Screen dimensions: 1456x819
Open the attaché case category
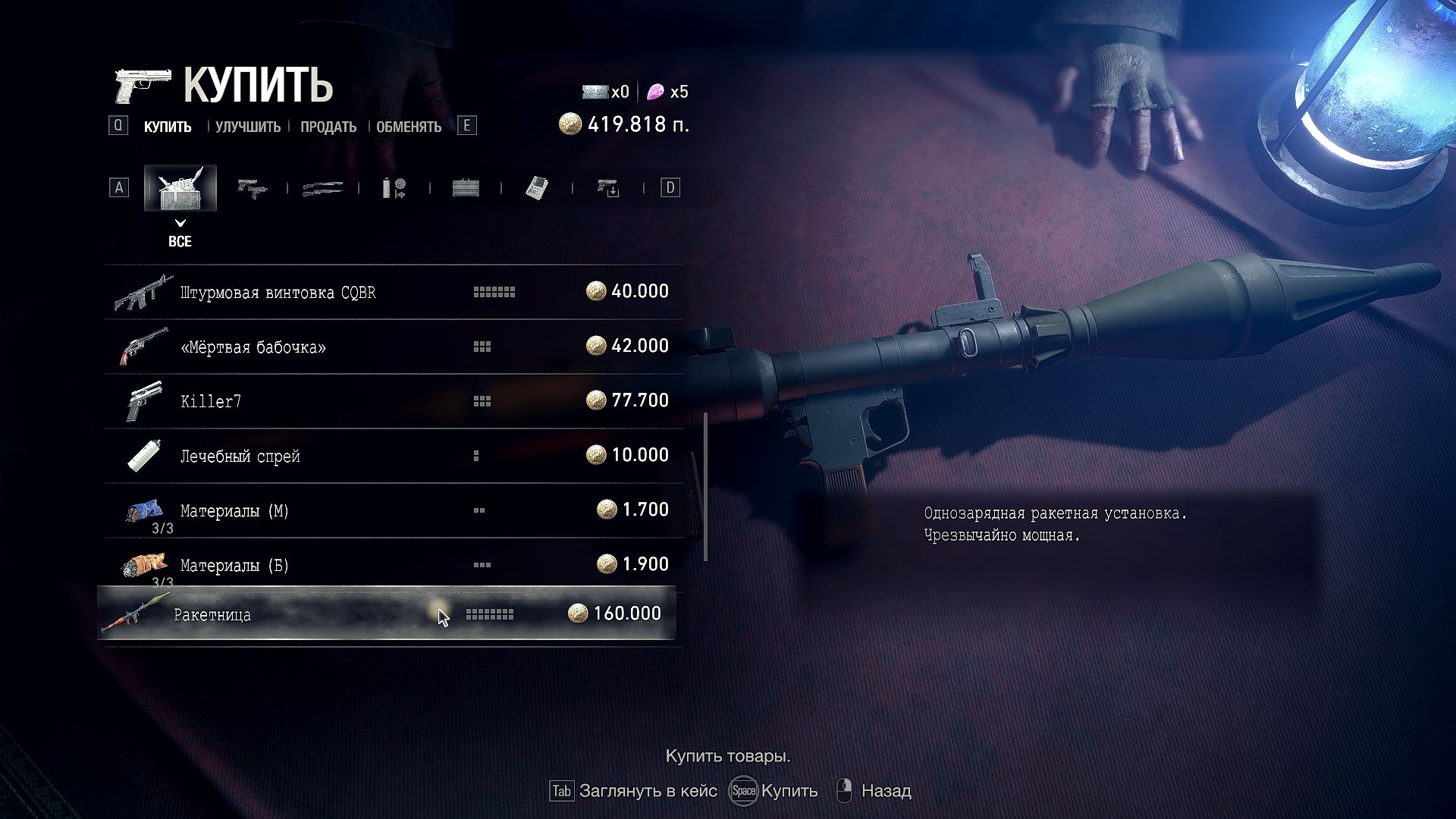pos(466,188)
